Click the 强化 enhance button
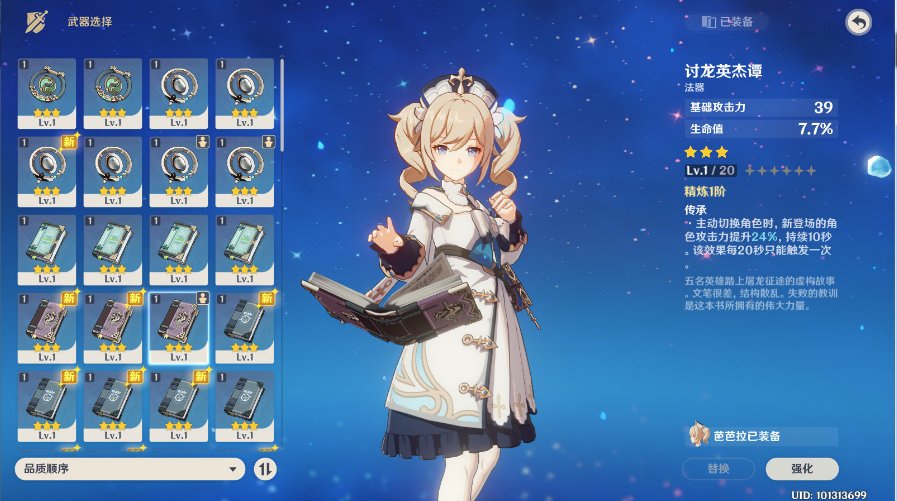The image size is (897, 501). pos(802,468)
